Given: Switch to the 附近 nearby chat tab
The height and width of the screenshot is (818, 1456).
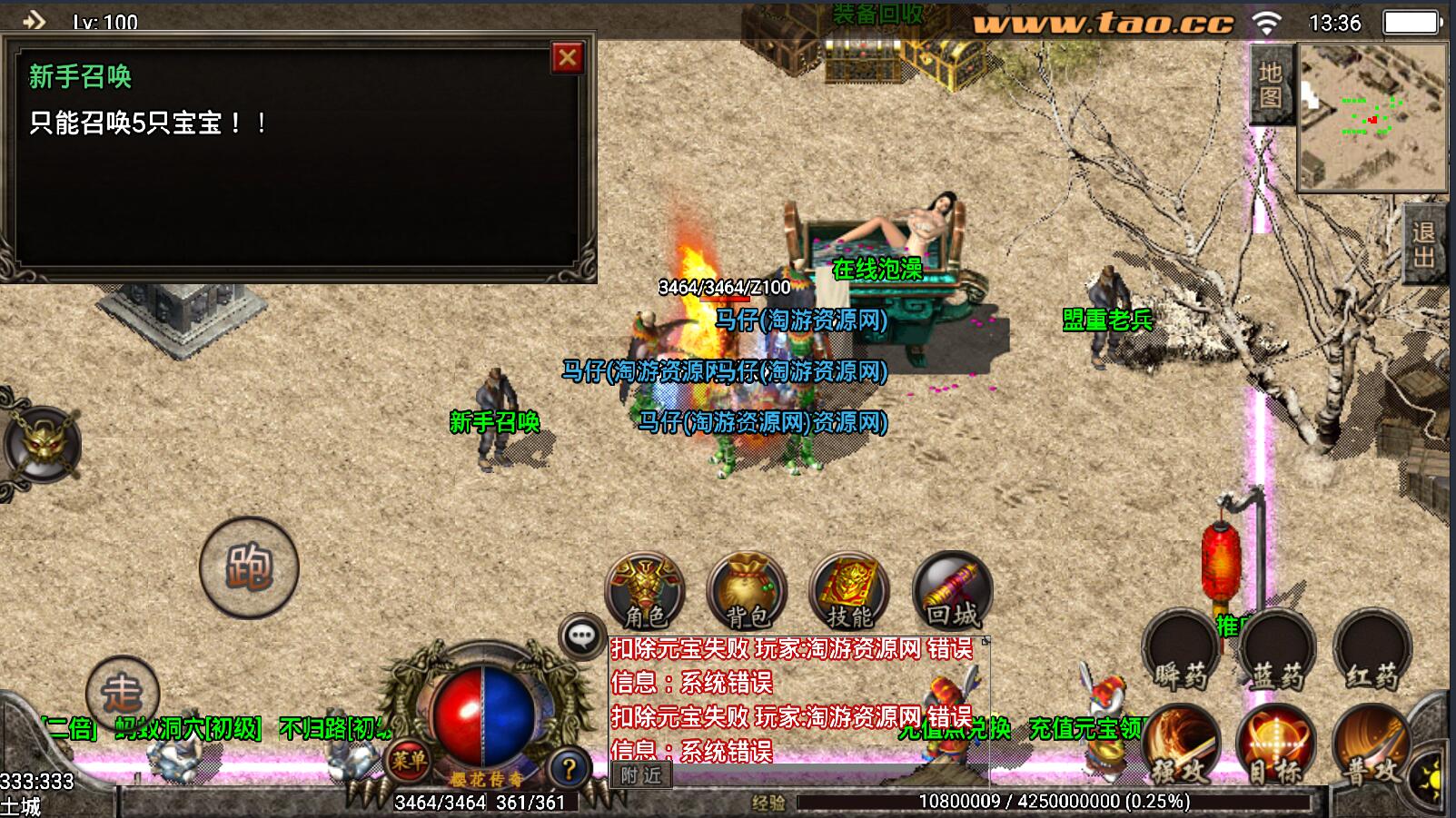Looking at the screenshot, I should click(641, 774).
